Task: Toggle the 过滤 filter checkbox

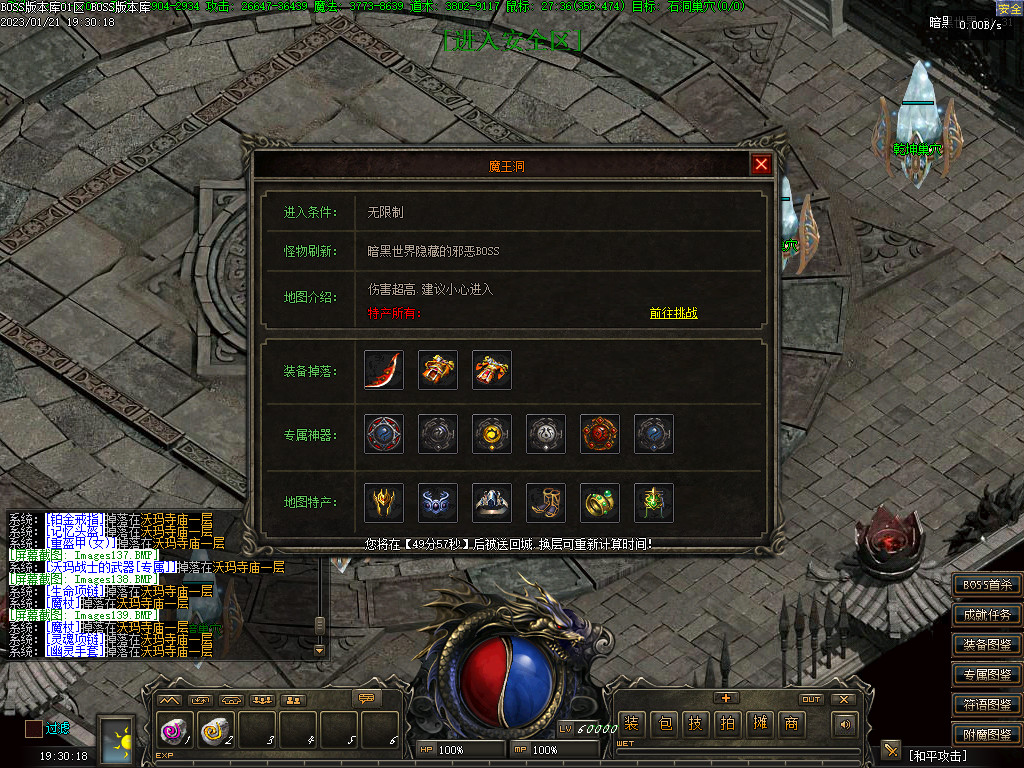Action: click(34, 729)
